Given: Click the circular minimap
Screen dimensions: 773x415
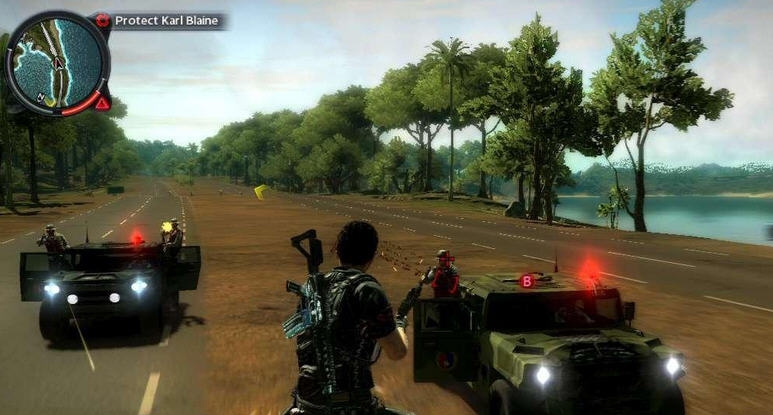Looking at the screenshot, I should coord(57,63).
